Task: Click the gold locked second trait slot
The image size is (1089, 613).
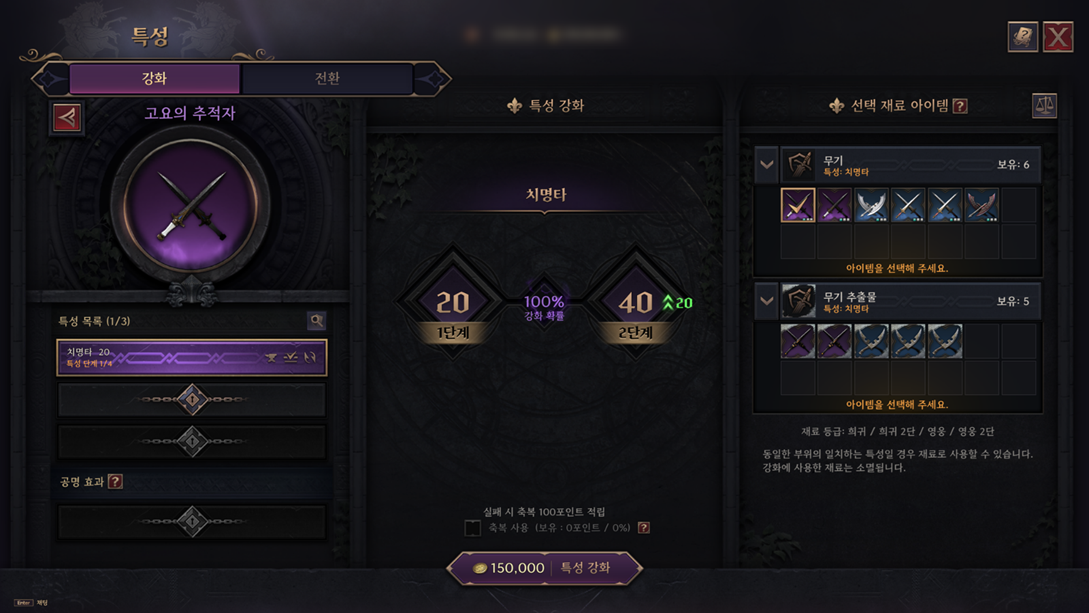Action: 192,400
